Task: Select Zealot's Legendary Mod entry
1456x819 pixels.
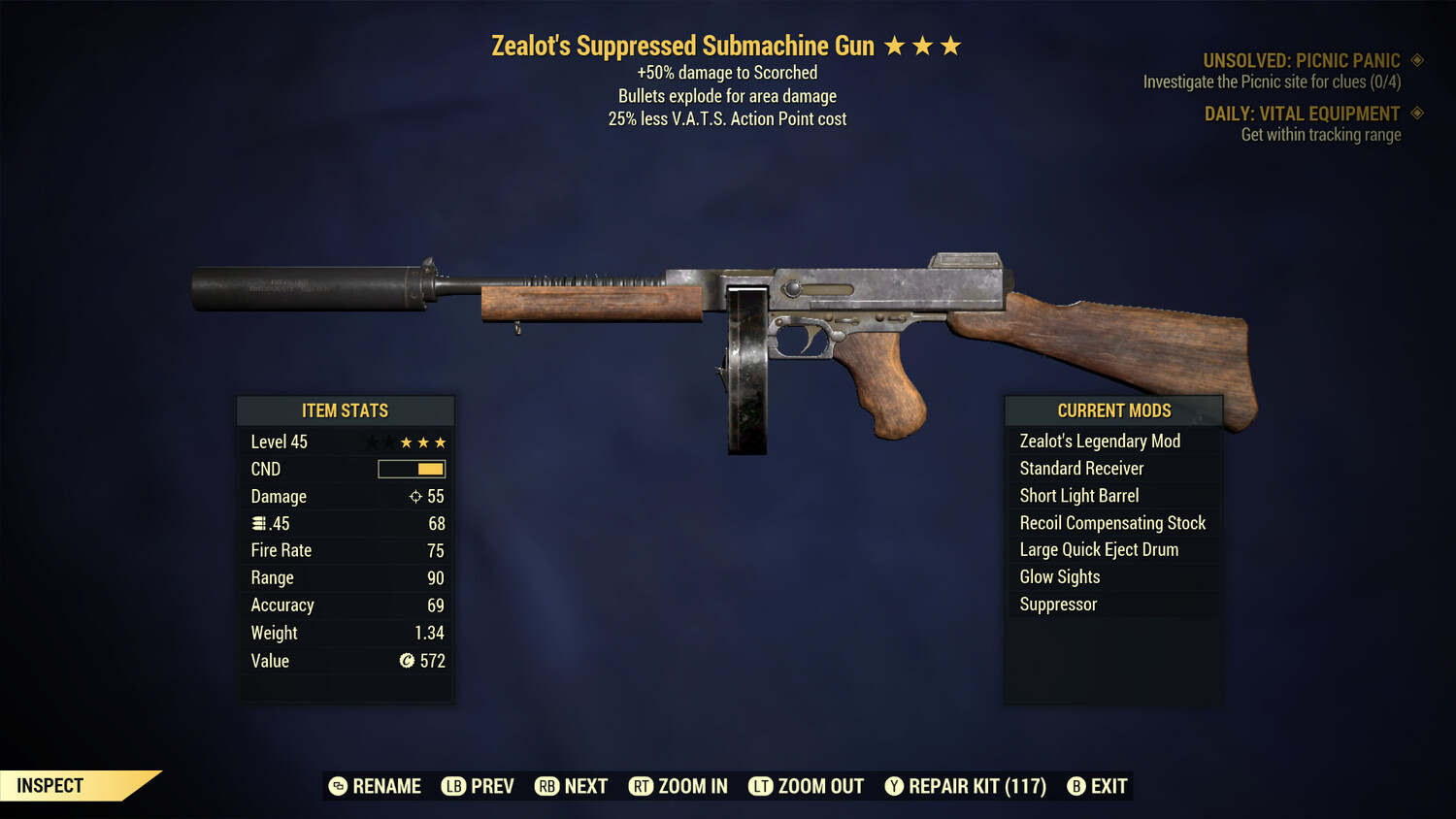Action: 1100,441
